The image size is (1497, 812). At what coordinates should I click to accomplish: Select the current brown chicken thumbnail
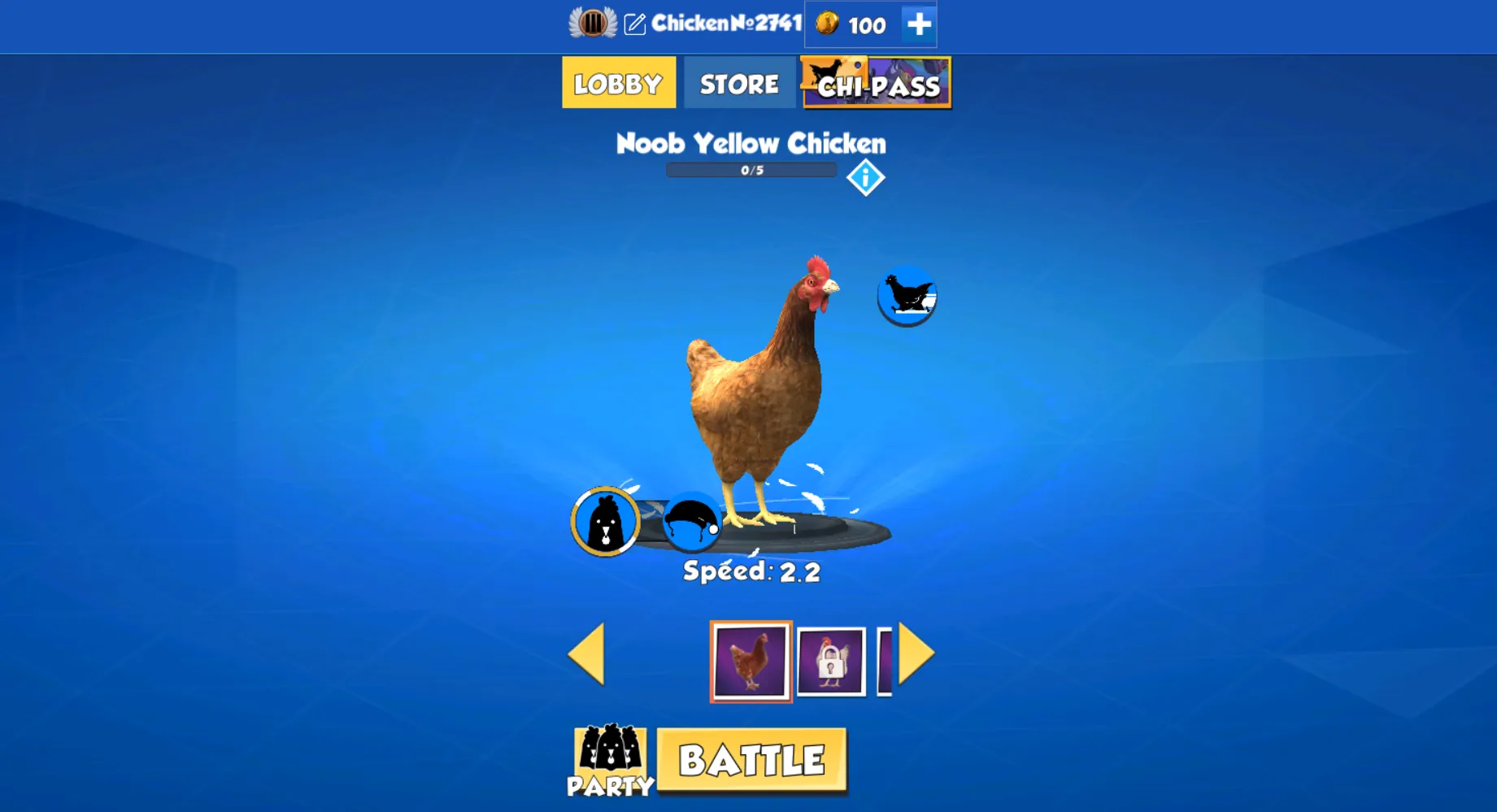(751, 660)
